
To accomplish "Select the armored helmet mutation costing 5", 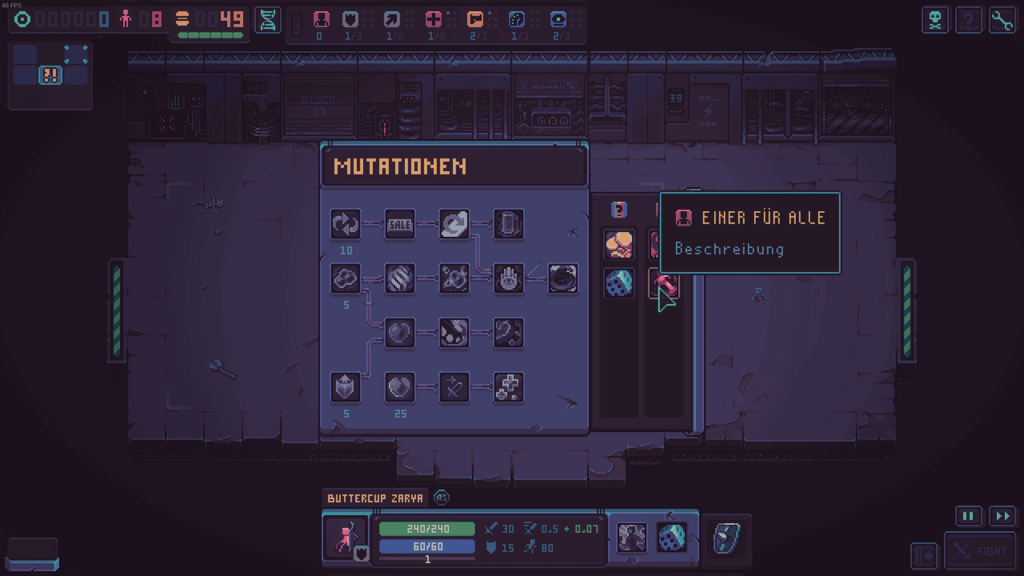I will click(x=345, y=387).
